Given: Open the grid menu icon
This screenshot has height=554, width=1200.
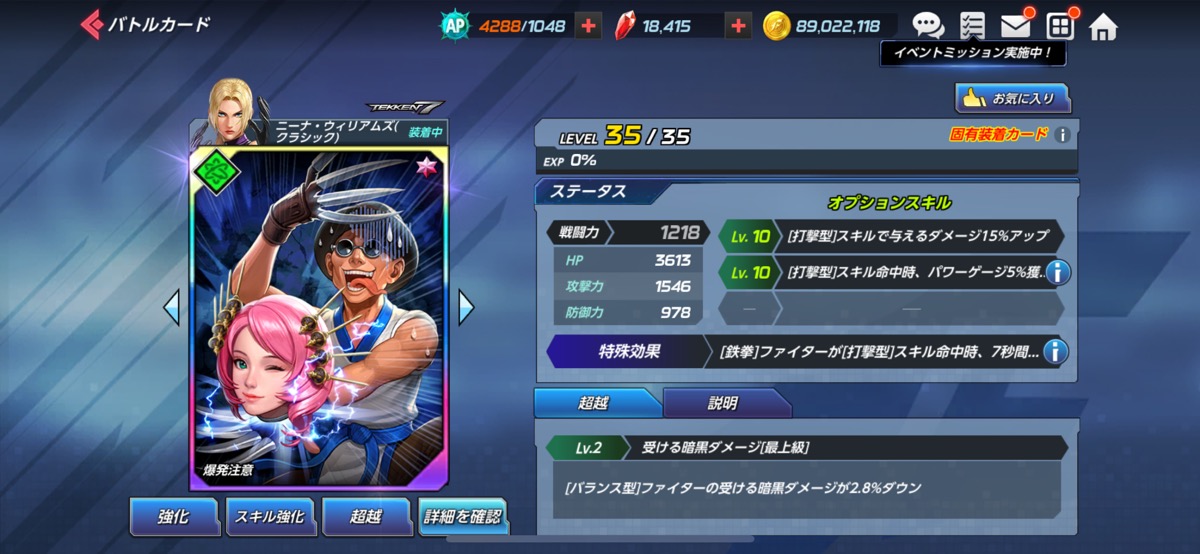Looking at the screenshot, I should coord(1060,26).
